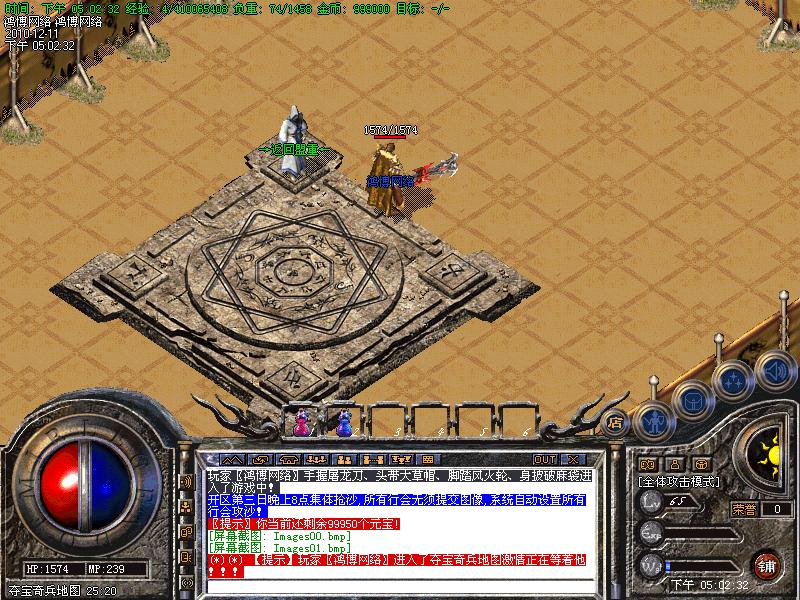Toggle the sound speaker button
The width and height of the screenshot is (800, 600).
[774, 368]
